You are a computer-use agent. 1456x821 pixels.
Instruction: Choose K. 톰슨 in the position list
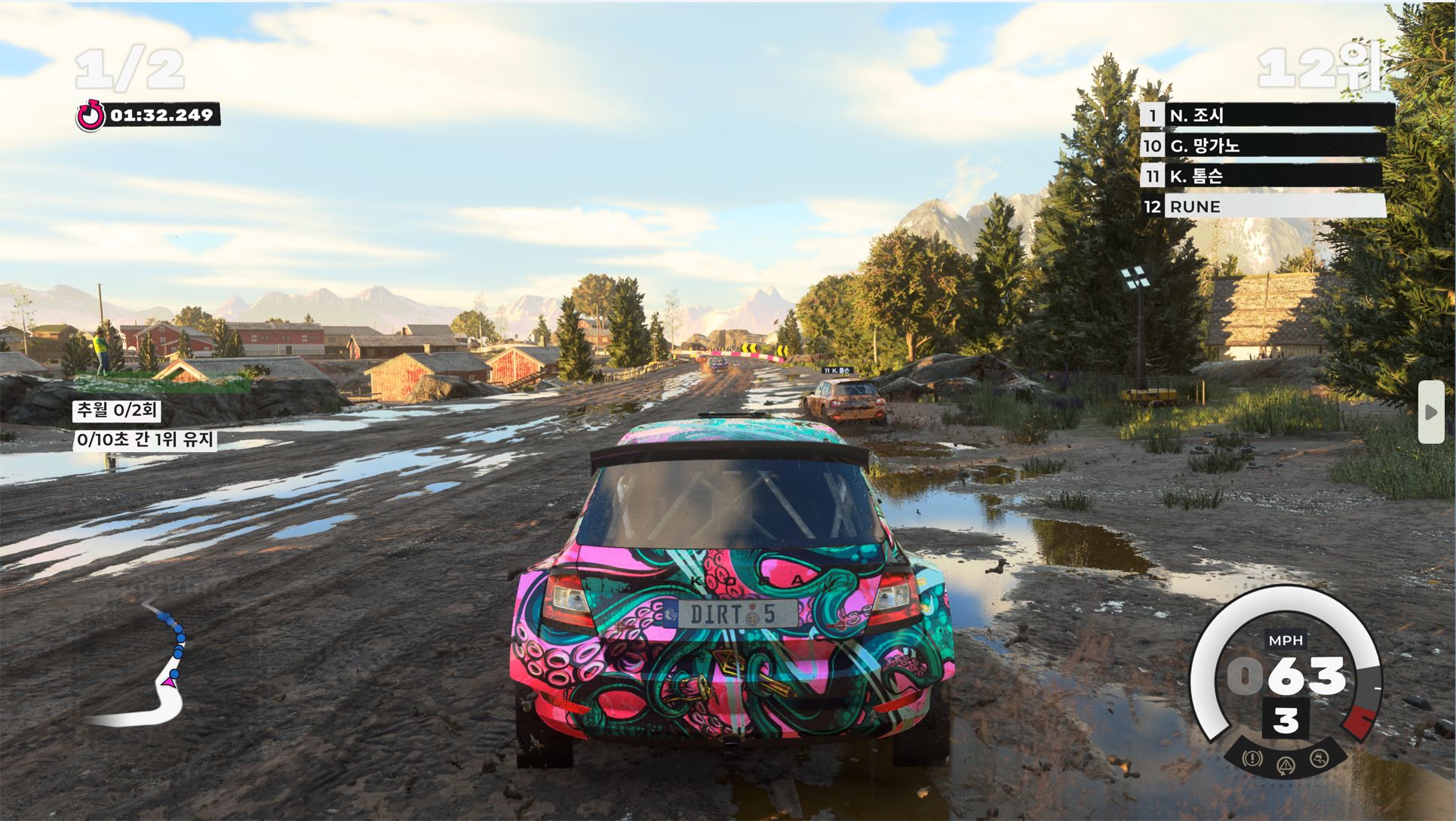pos(1261,177)
